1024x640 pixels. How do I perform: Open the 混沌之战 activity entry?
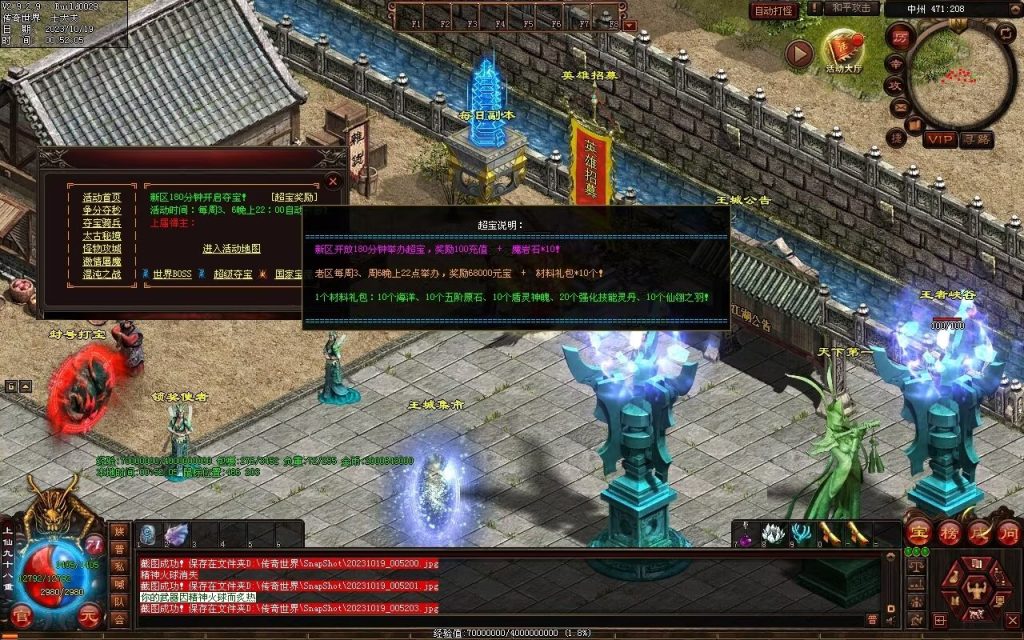tap(101, 274)
